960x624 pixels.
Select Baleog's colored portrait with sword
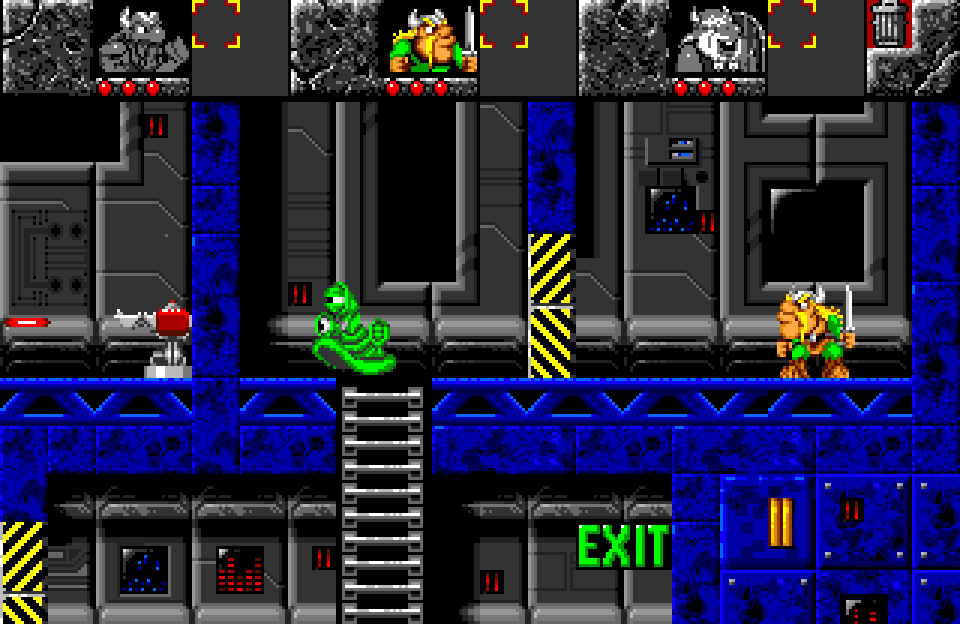pyautogui.click(x=432, y=40)
